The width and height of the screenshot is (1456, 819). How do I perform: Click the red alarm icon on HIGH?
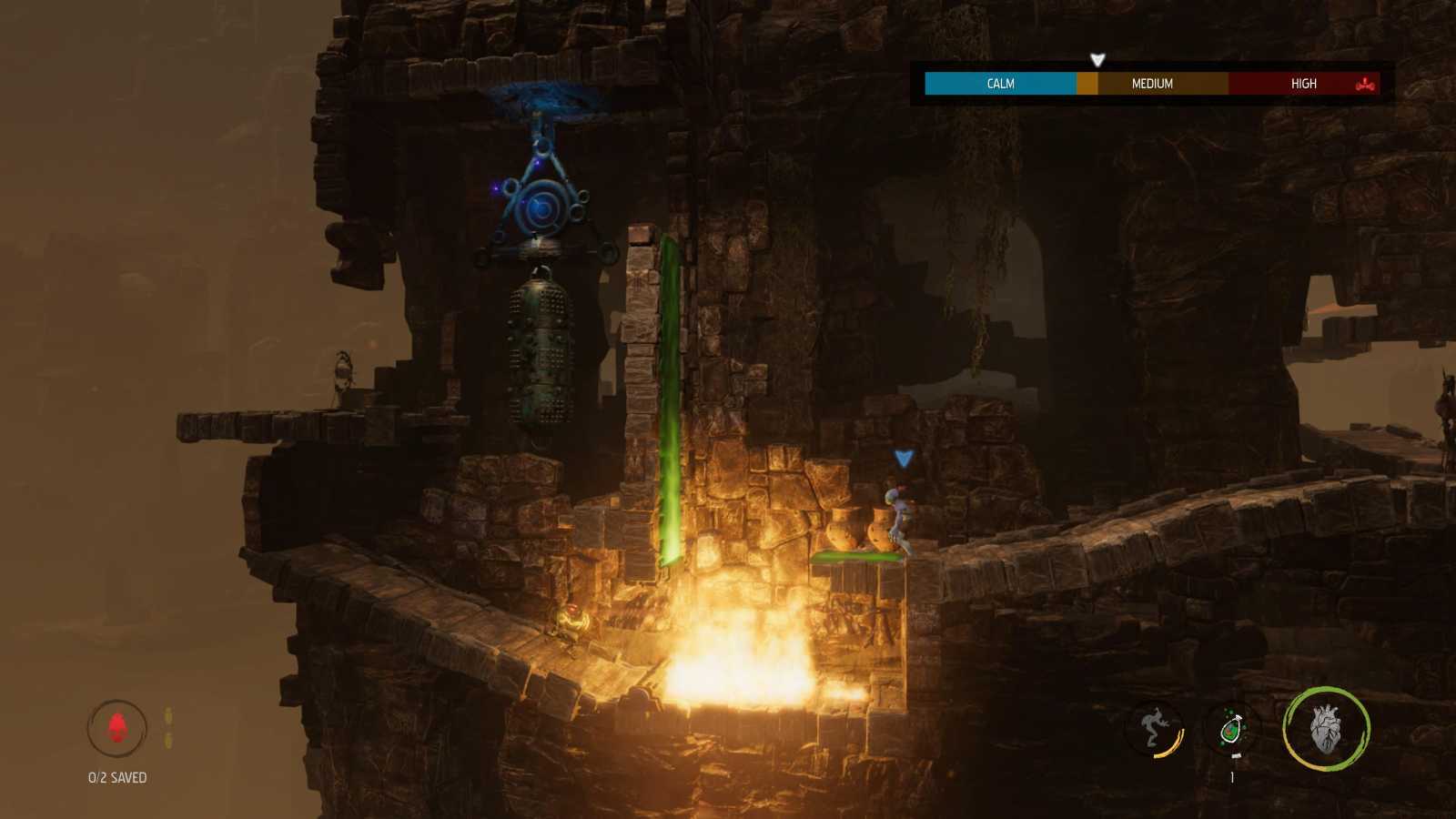coord(1361,83)
